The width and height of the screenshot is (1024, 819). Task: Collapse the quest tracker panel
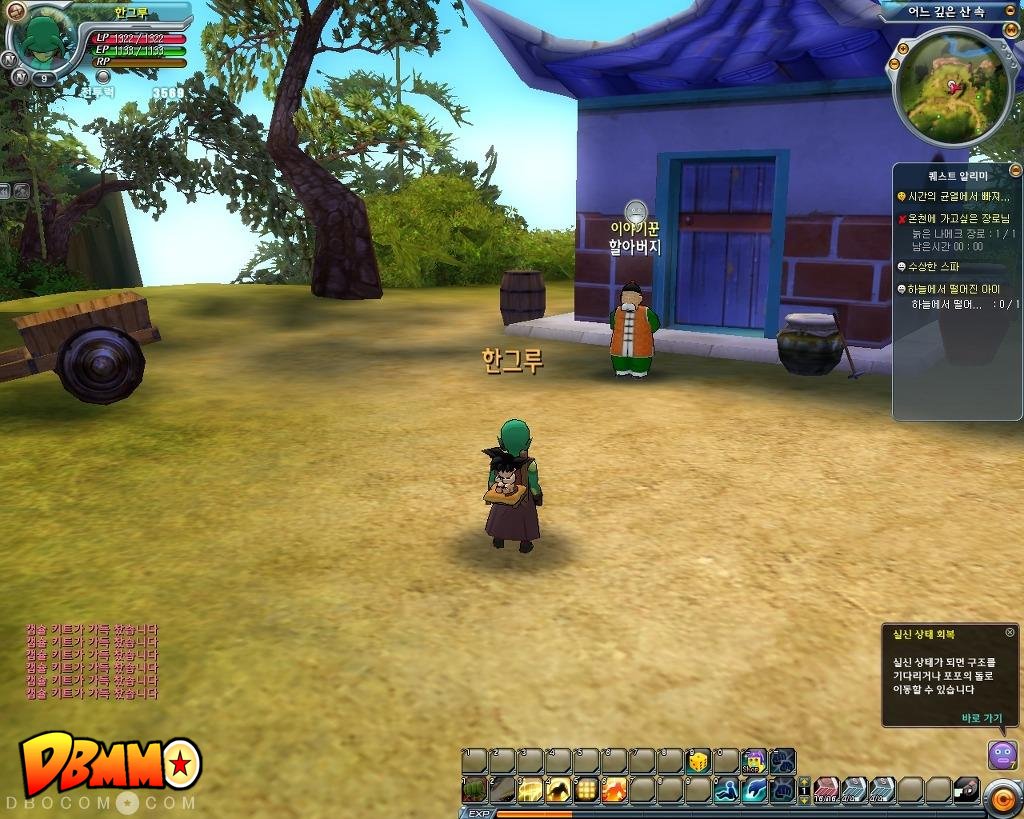pos(1015,171)
